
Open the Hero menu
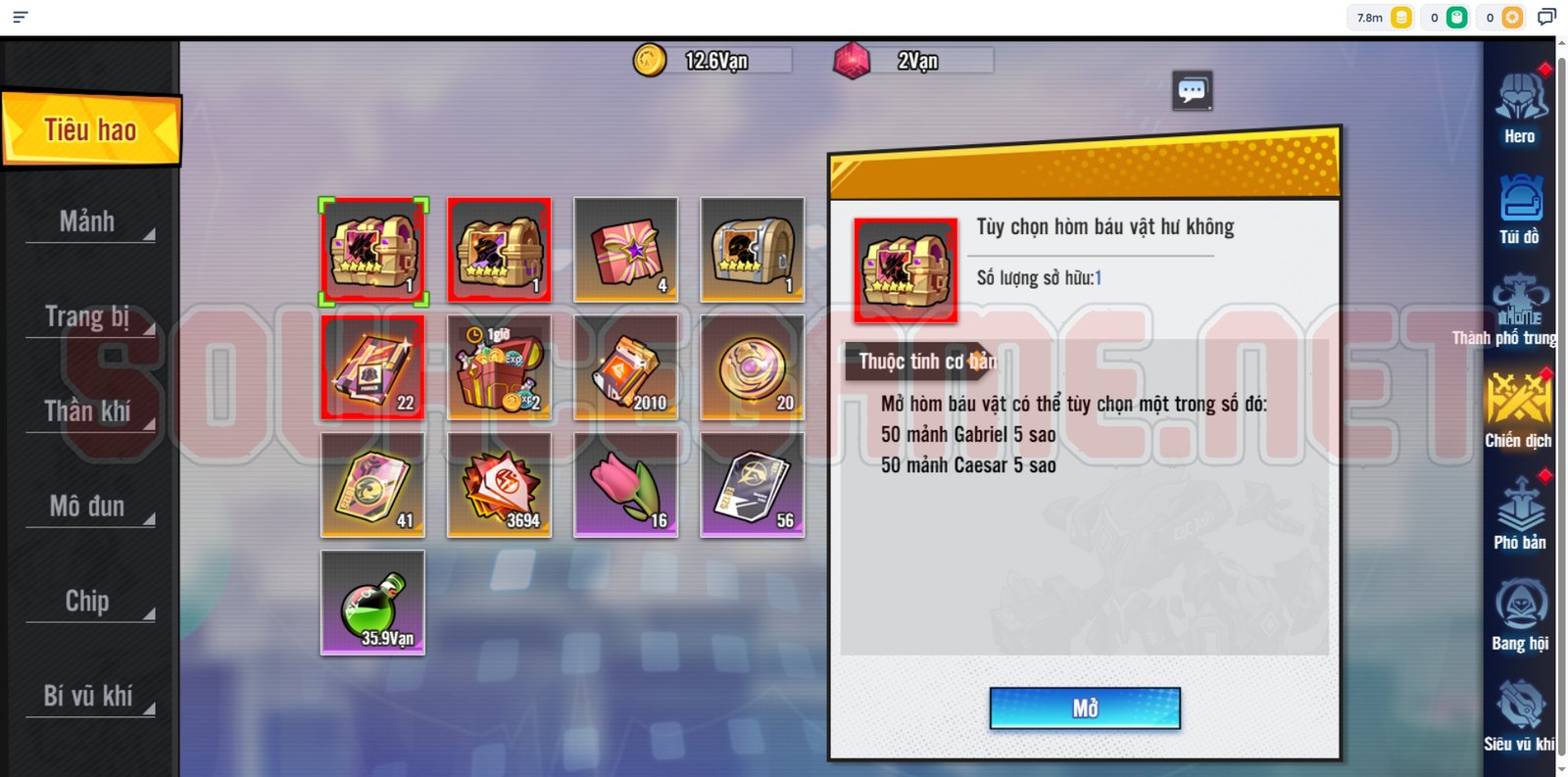(1519, 108)
